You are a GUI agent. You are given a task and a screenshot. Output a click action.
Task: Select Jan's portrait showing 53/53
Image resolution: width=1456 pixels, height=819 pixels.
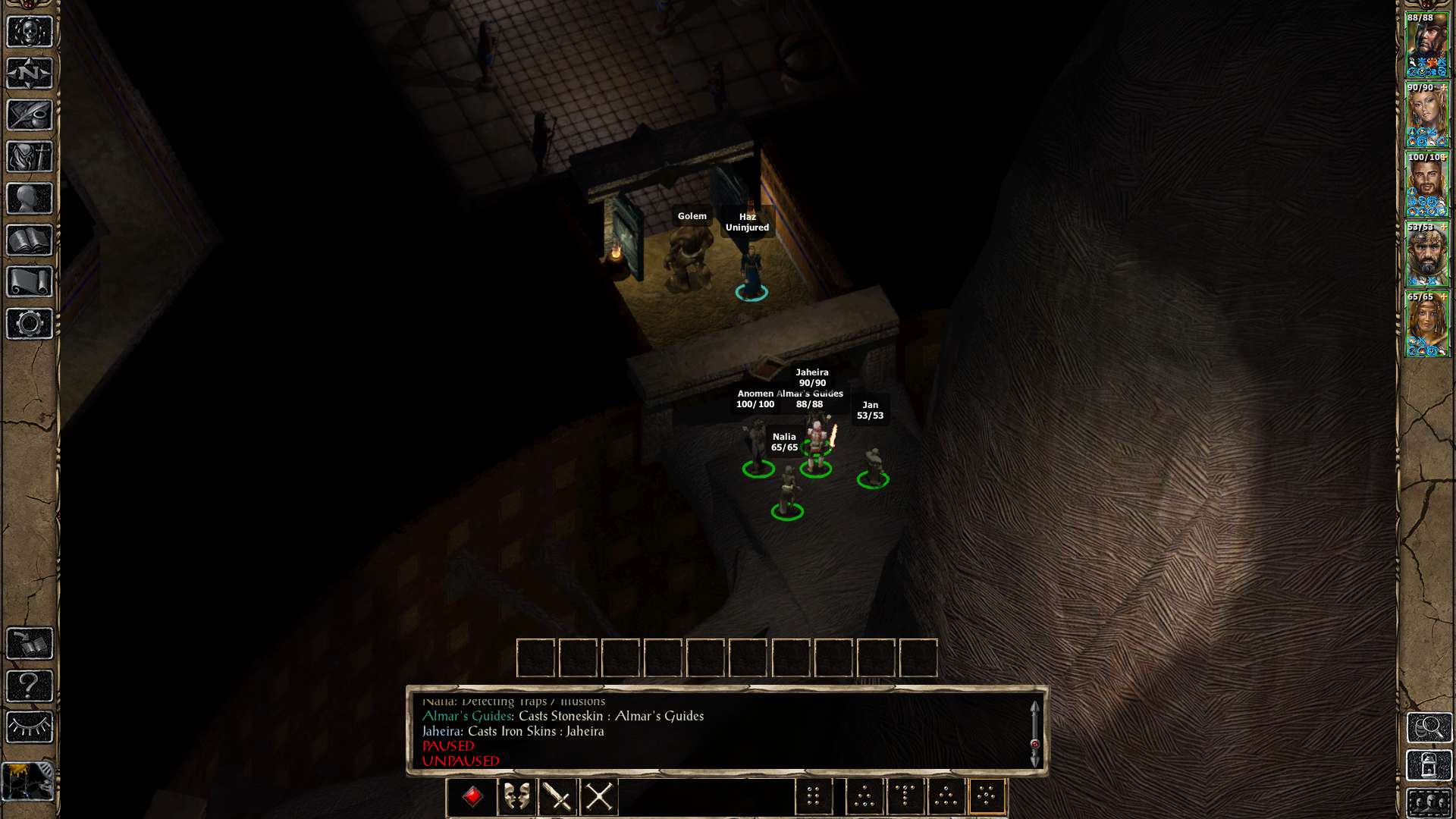point(1427,253)
